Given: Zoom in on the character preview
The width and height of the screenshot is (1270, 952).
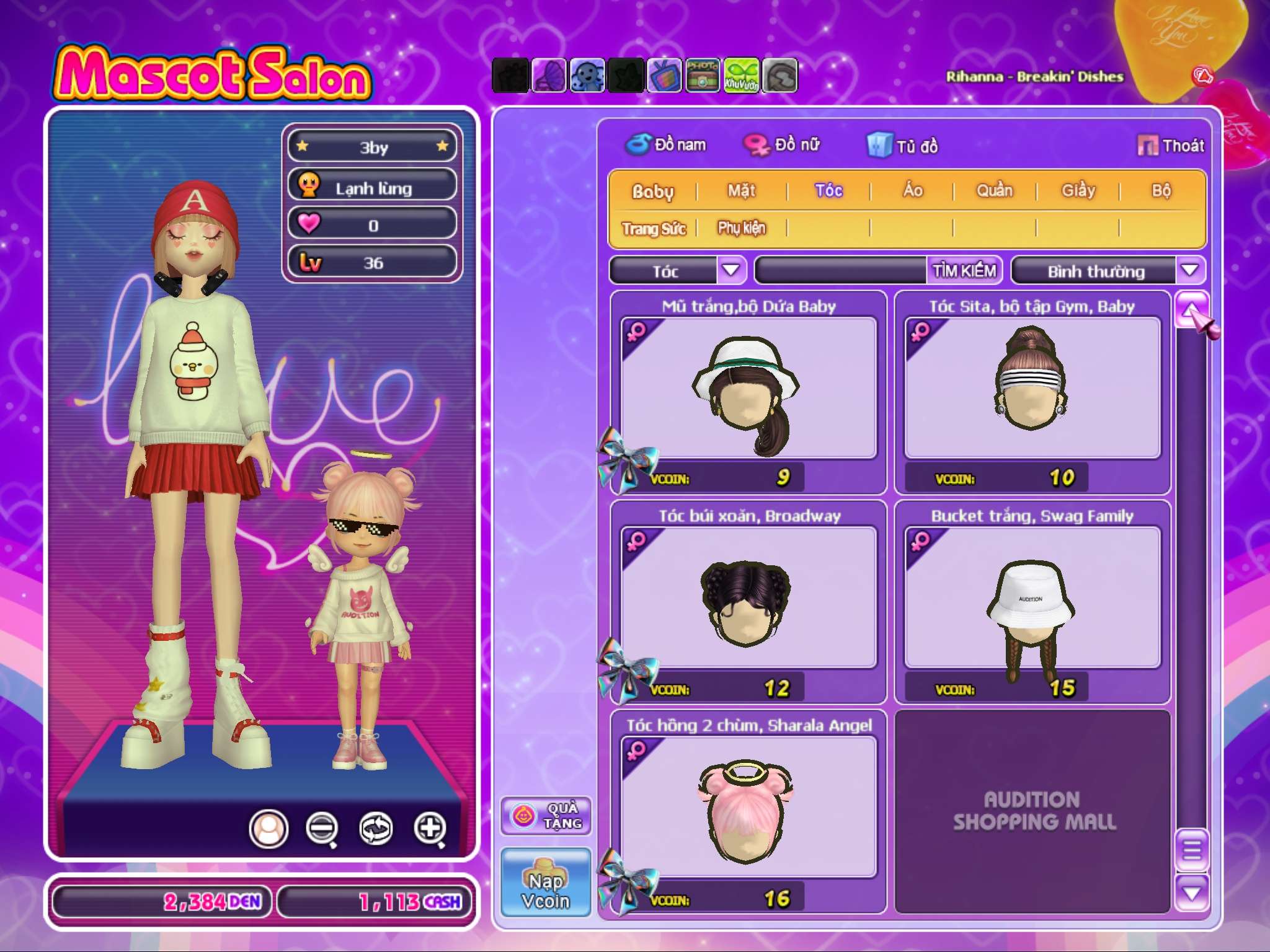Looking at the screenshot, I should pos(430,828).
